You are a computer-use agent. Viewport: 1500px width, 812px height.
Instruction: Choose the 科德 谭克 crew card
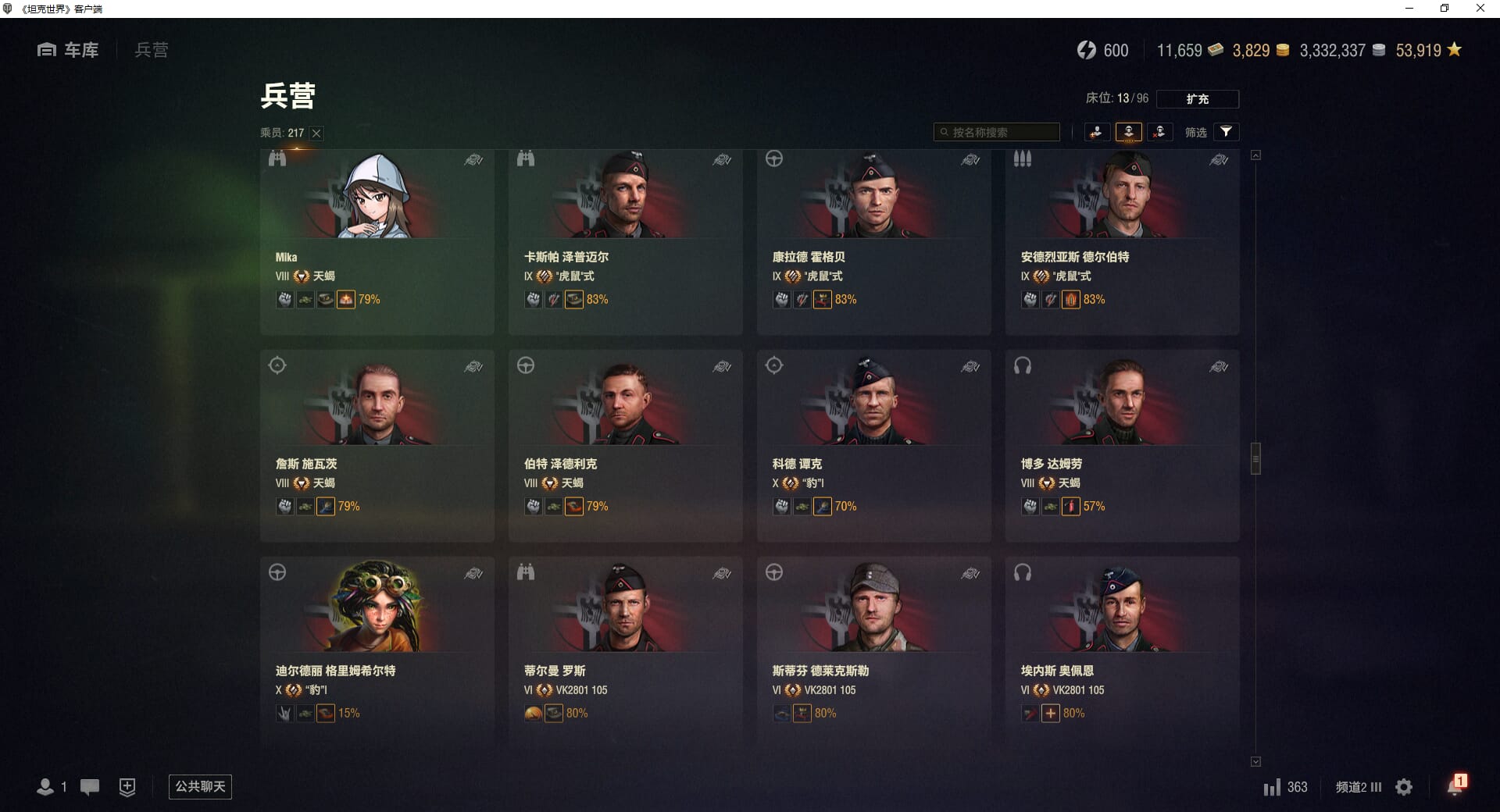[x=873, y=446]
